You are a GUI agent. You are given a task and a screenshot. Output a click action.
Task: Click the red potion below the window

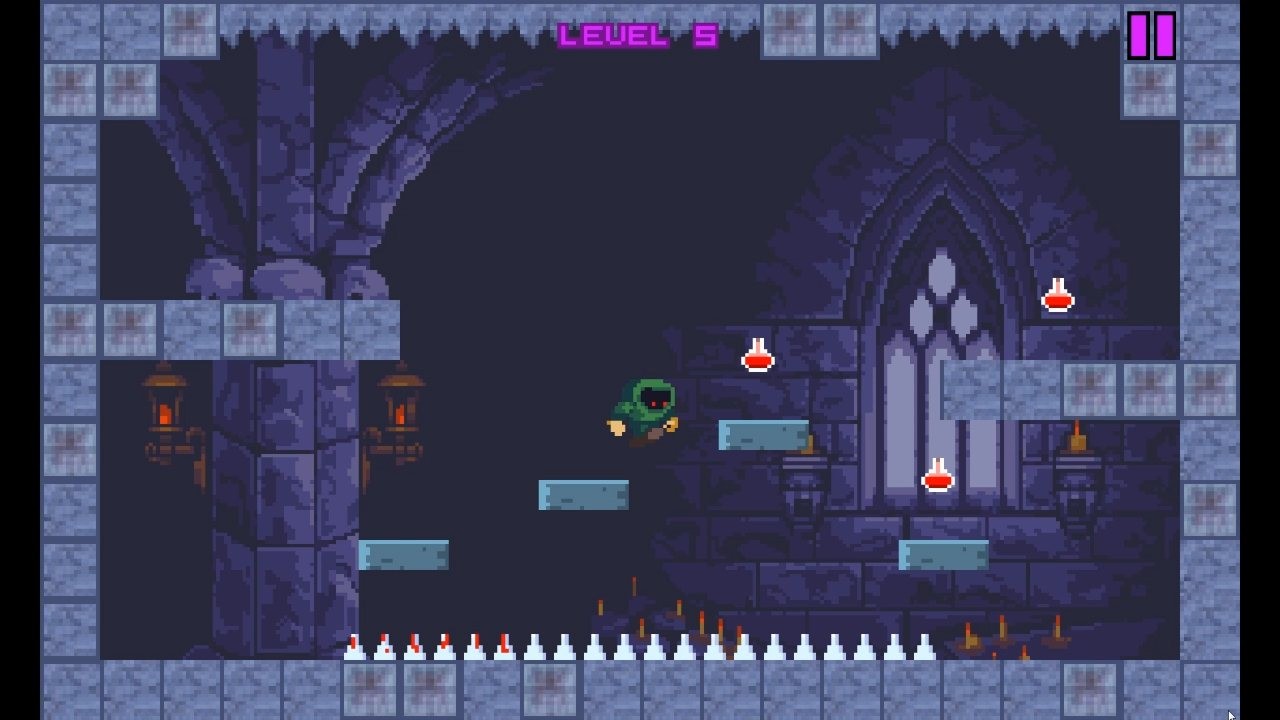pos(937,478)
